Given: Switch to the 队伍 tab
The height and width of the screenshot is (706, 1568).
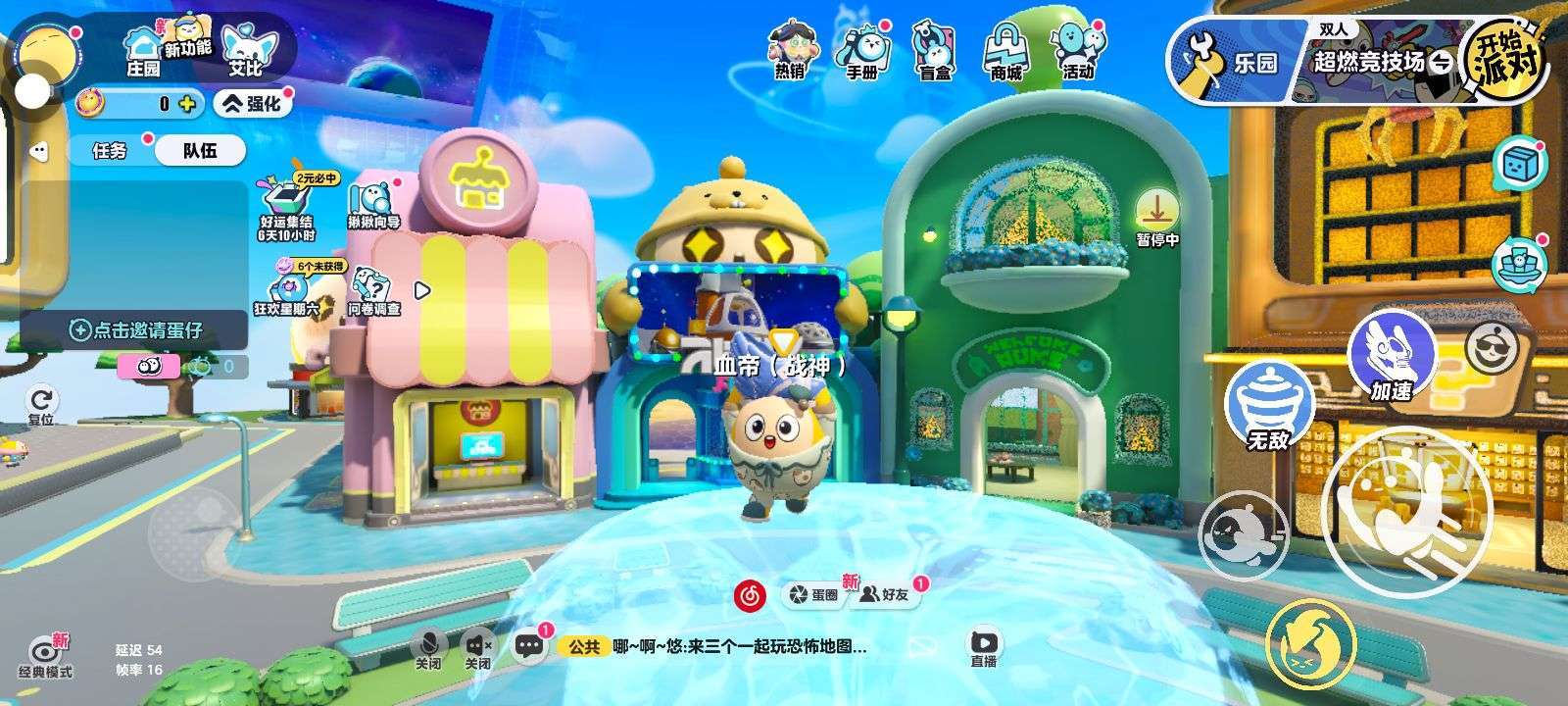Looking at the screenshot, I should tap(200, 151).
